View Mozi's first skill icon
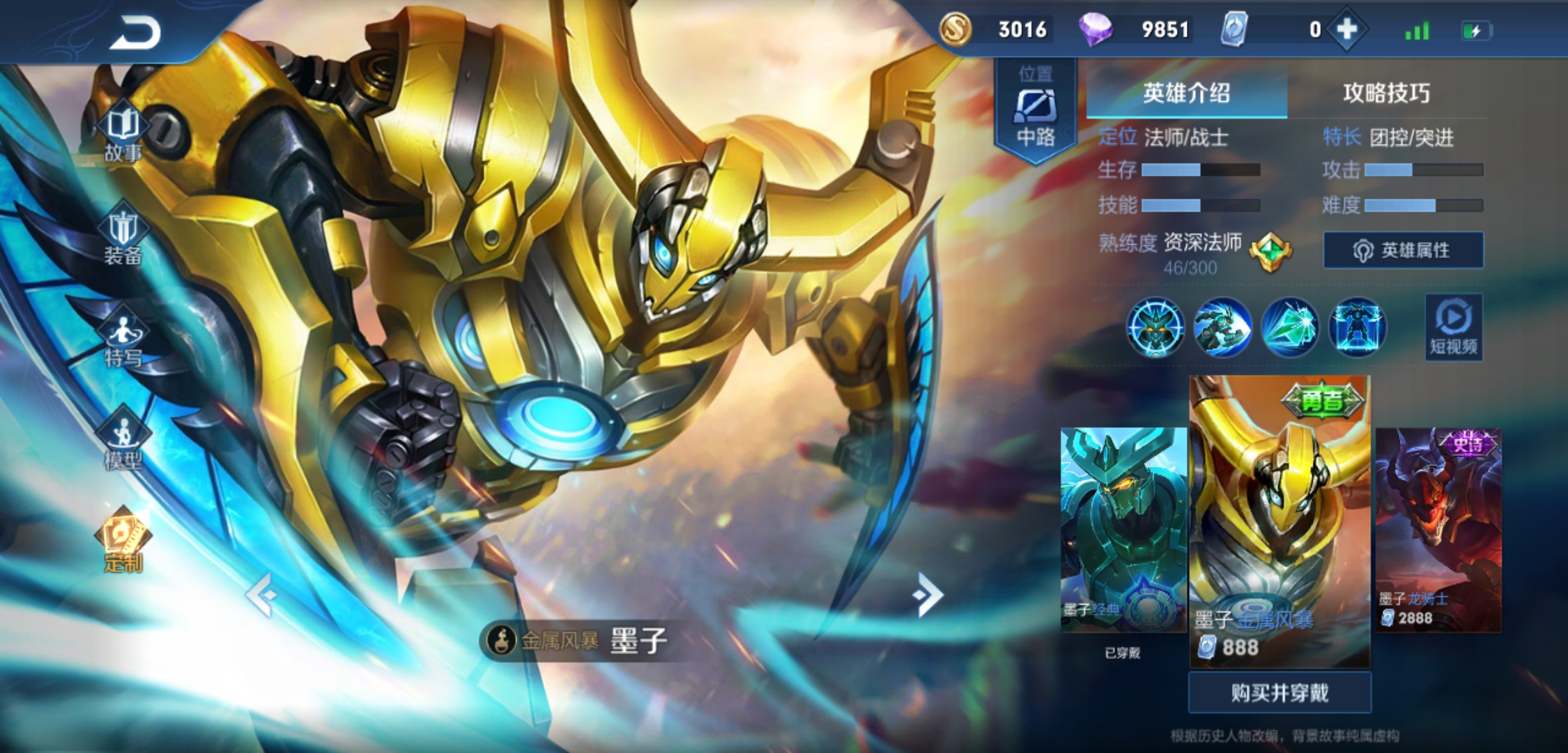 pos(1156,328)
